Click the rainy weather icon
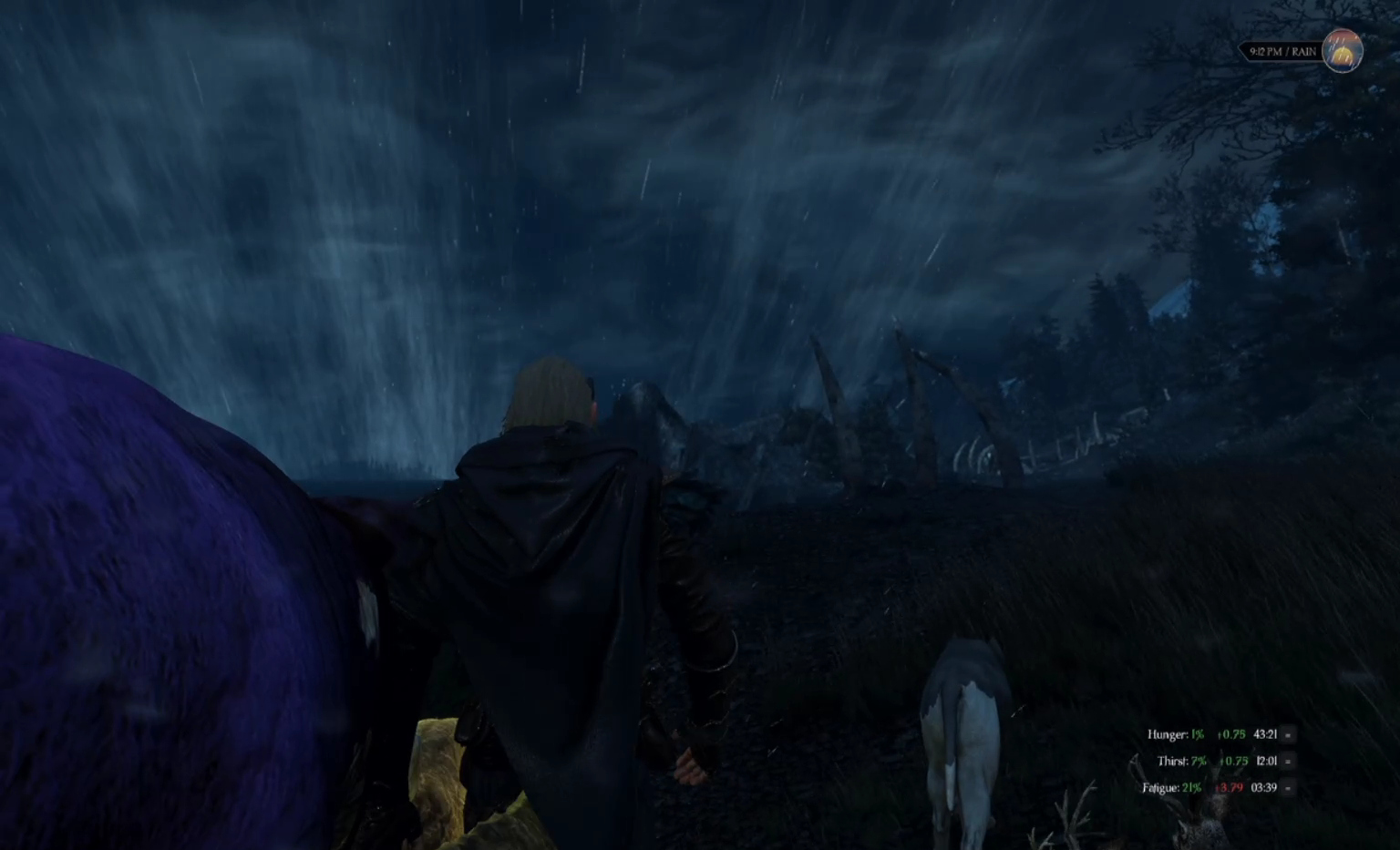 1342,51
